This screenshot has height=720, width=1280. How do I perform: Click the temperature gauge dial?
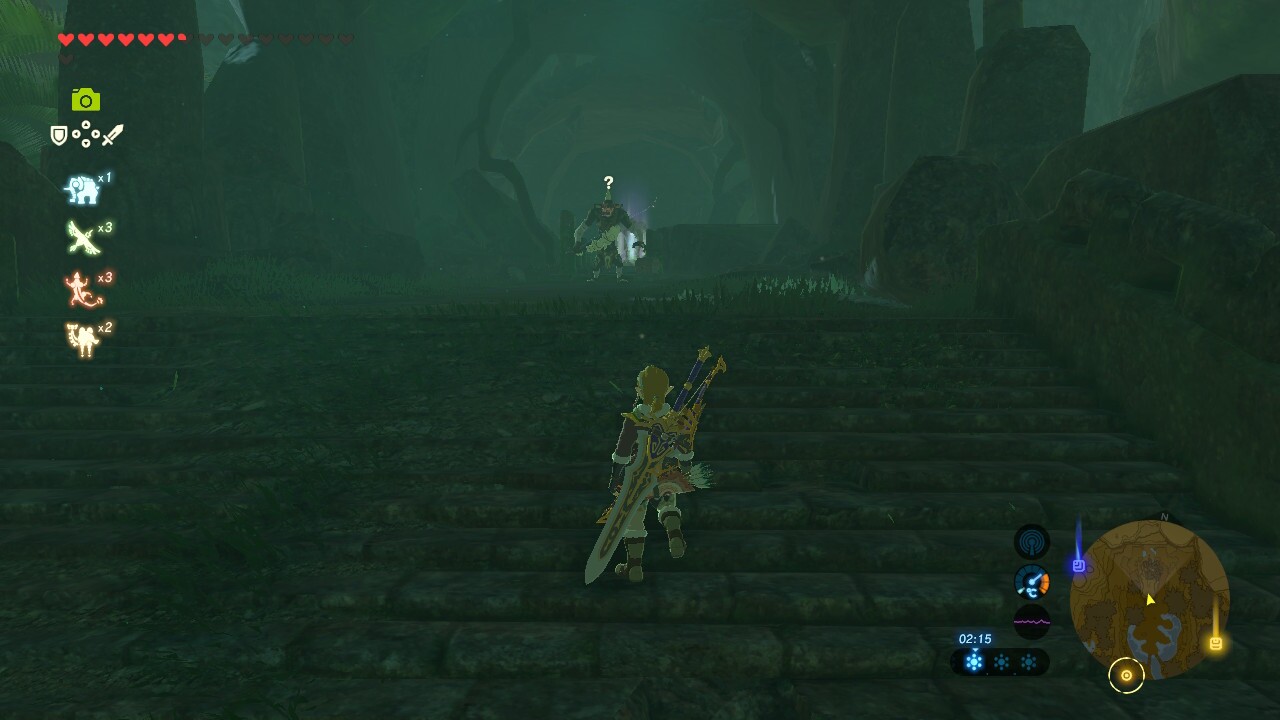pyautogui.click(x=1034, y=582)
